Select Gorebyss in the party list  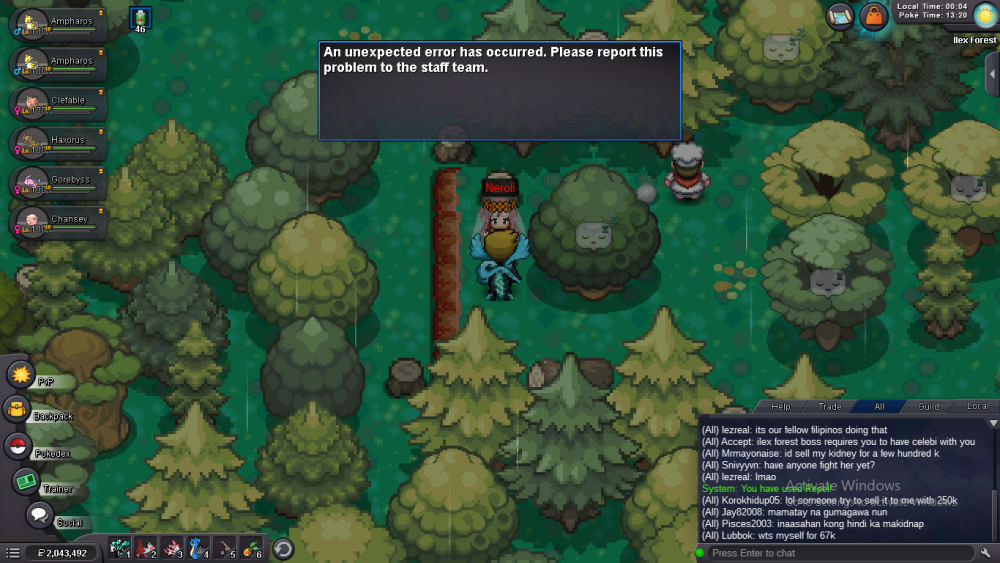[60, 181]
